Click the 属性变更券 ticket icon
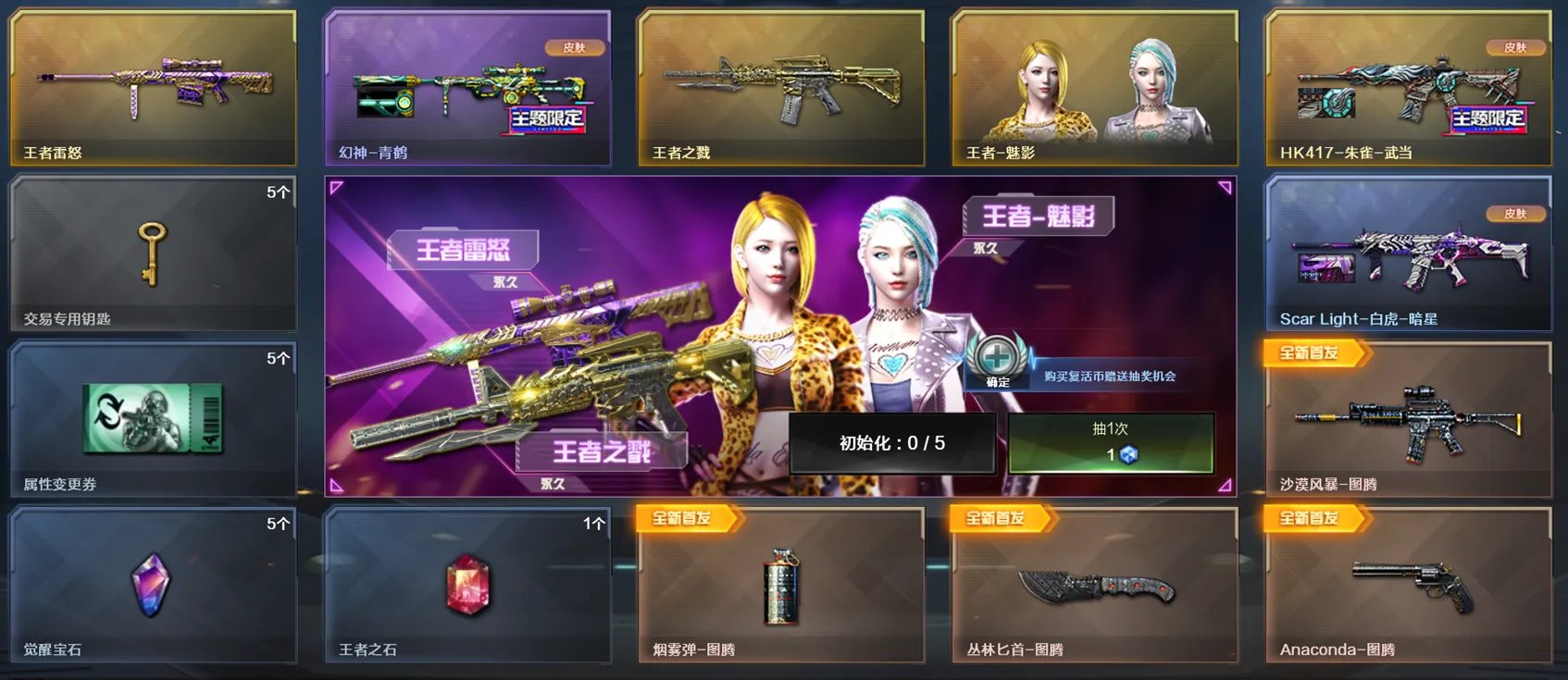Viewport: 1568px width, 680px height. click(x=153, y=416)
